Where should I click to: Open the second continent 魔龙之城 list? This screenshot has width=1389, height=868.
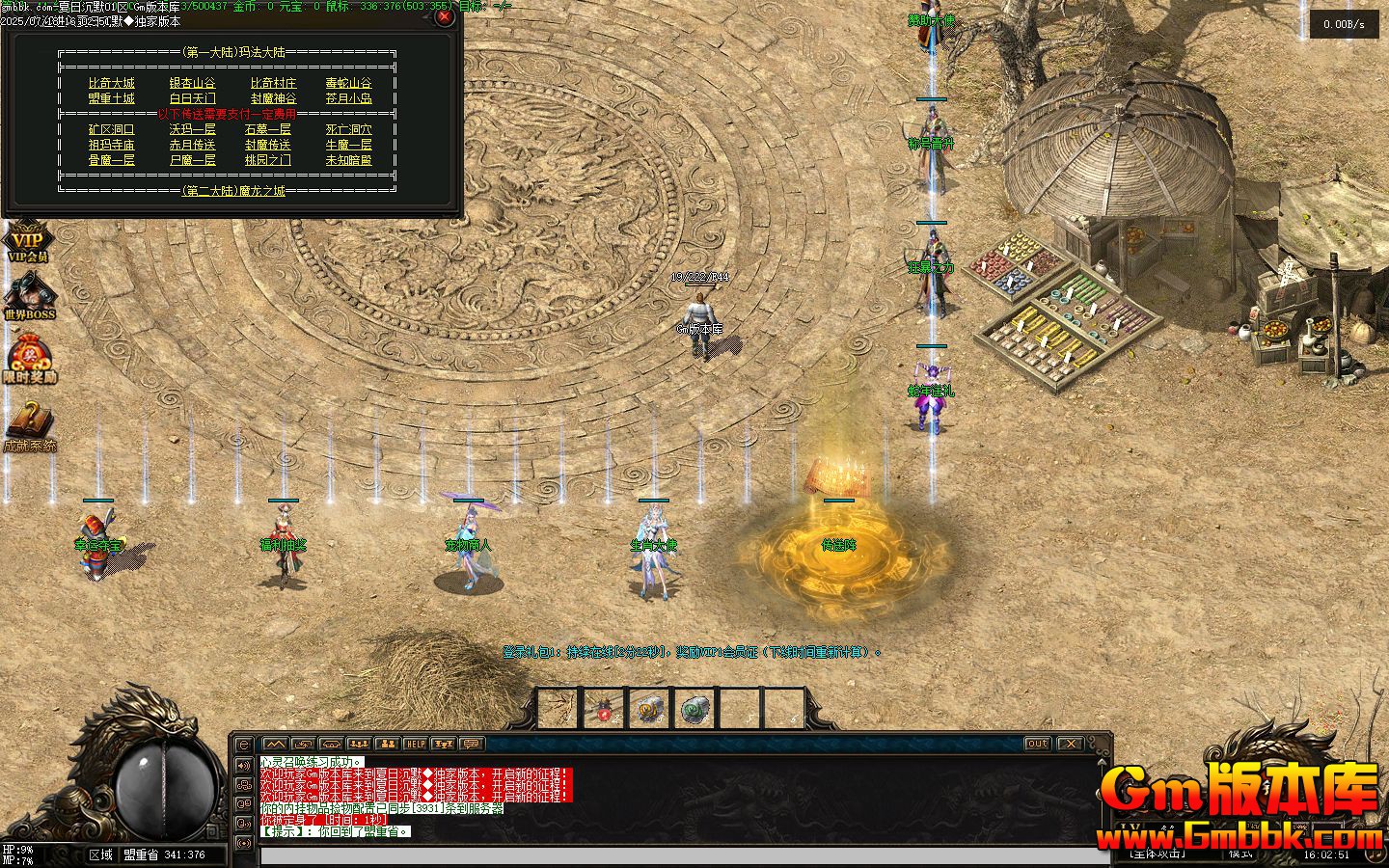point(233,191)
